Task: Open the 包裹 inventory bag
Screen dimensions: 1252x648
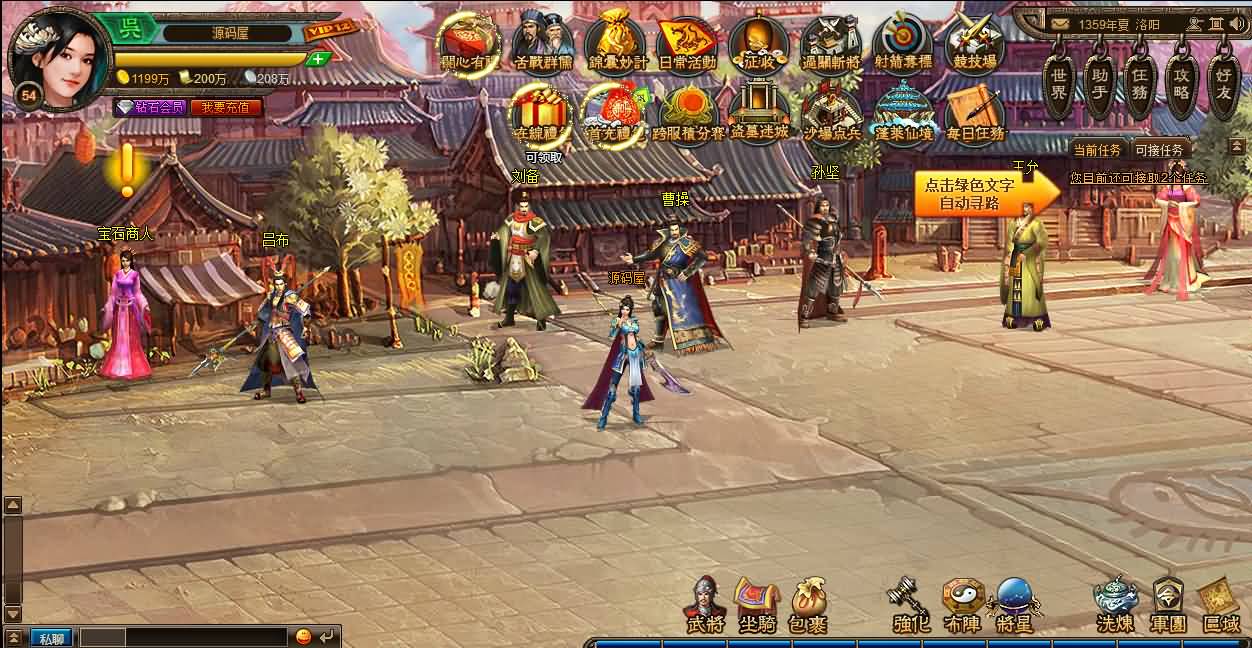Action: pyautogui.click(x=808, y=605)
